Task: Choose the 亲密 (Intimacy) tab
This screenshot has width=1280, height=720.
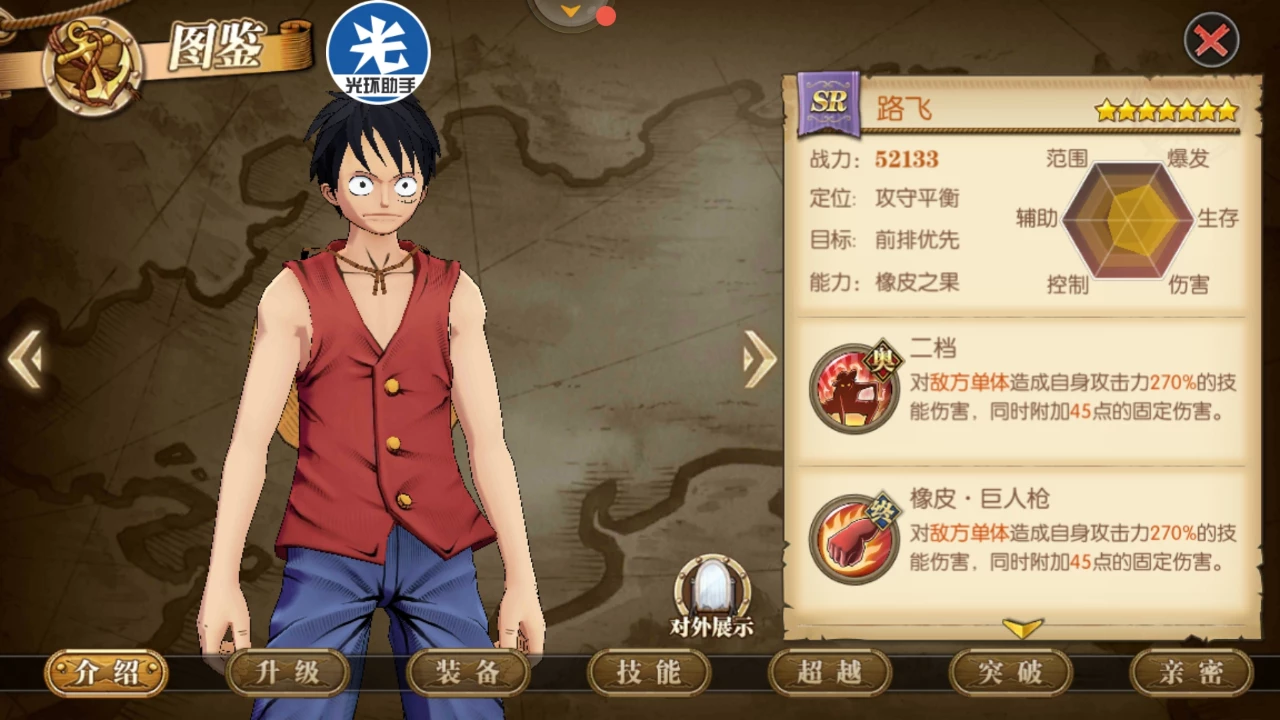Action: point(1191,673)
